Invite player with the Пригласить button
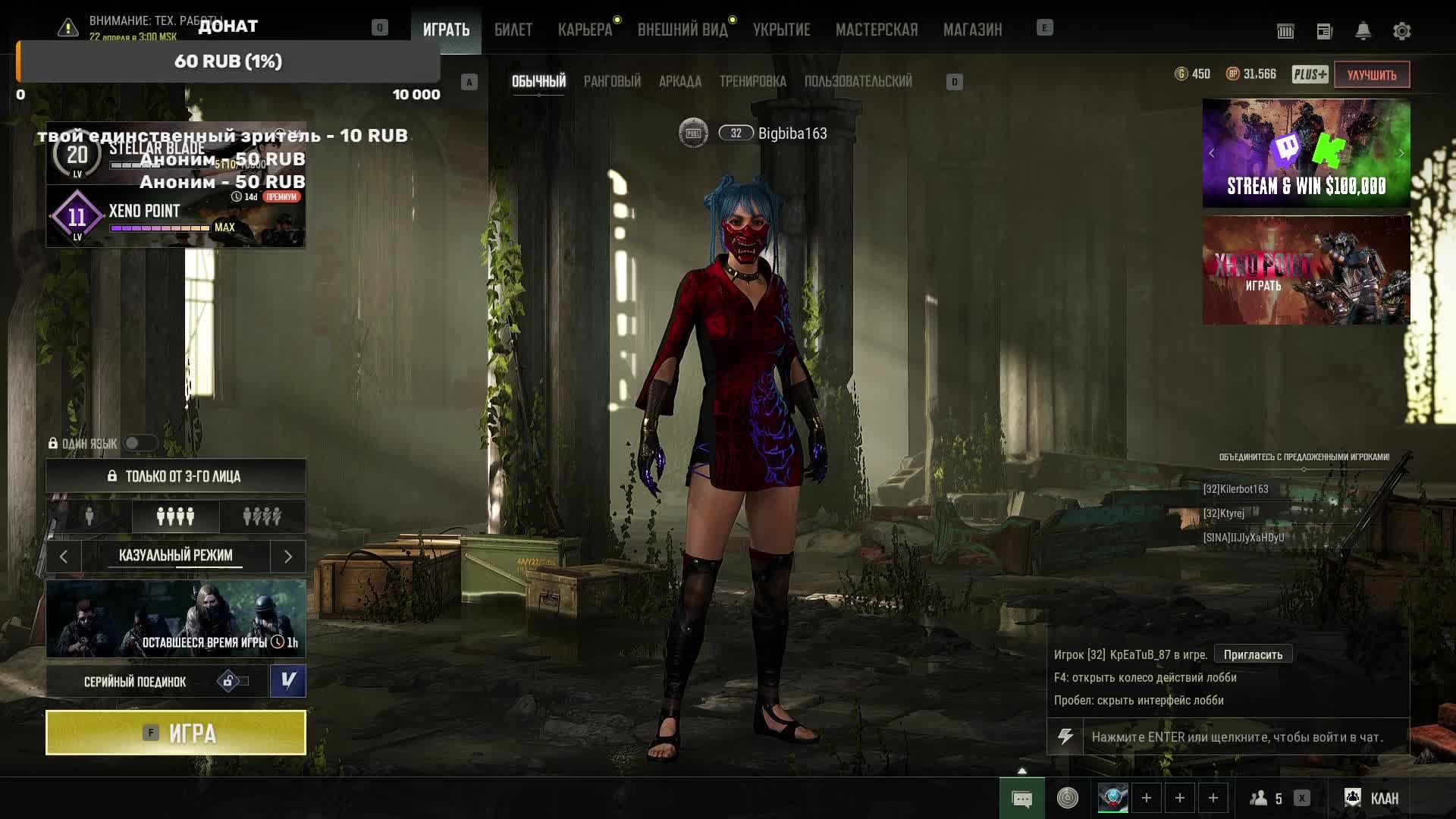1456x819 pixels. click(1253, 654)
